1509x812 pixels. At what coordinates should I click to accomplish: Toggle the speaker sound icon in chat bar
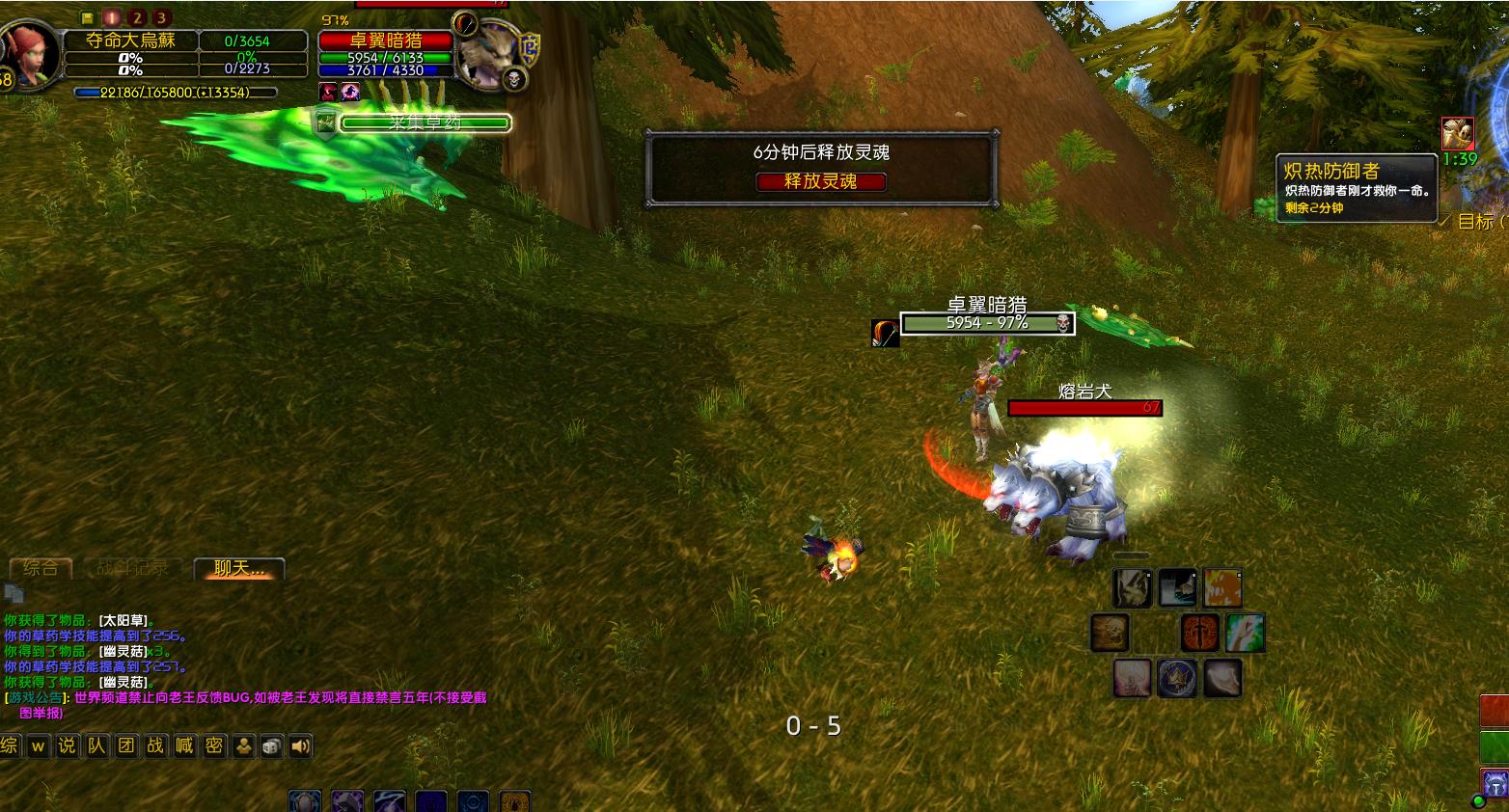click(x=301, y=745)
